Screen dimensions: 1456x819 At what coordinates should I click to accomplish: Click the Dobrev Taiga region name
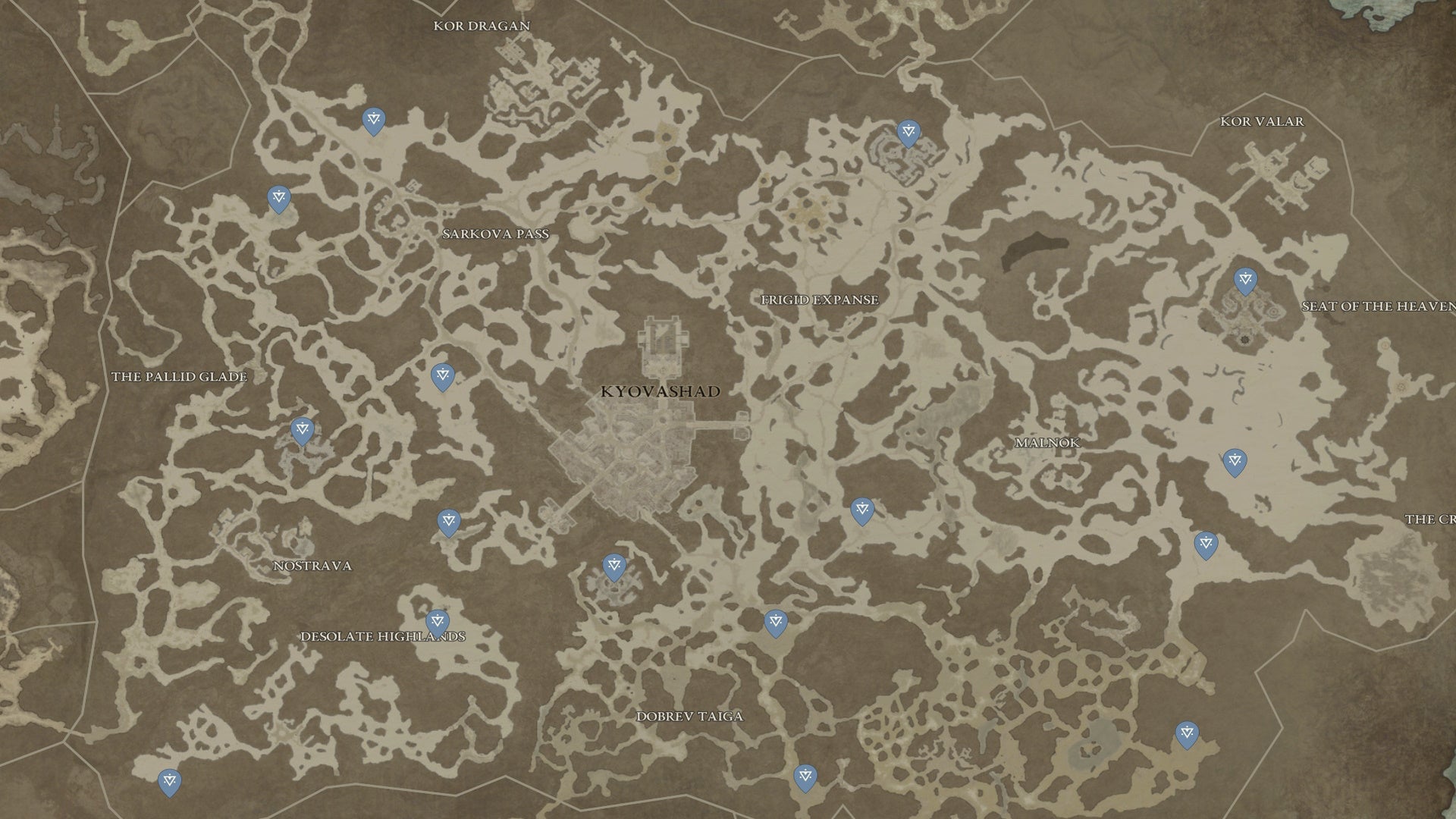tap(690, 714)
